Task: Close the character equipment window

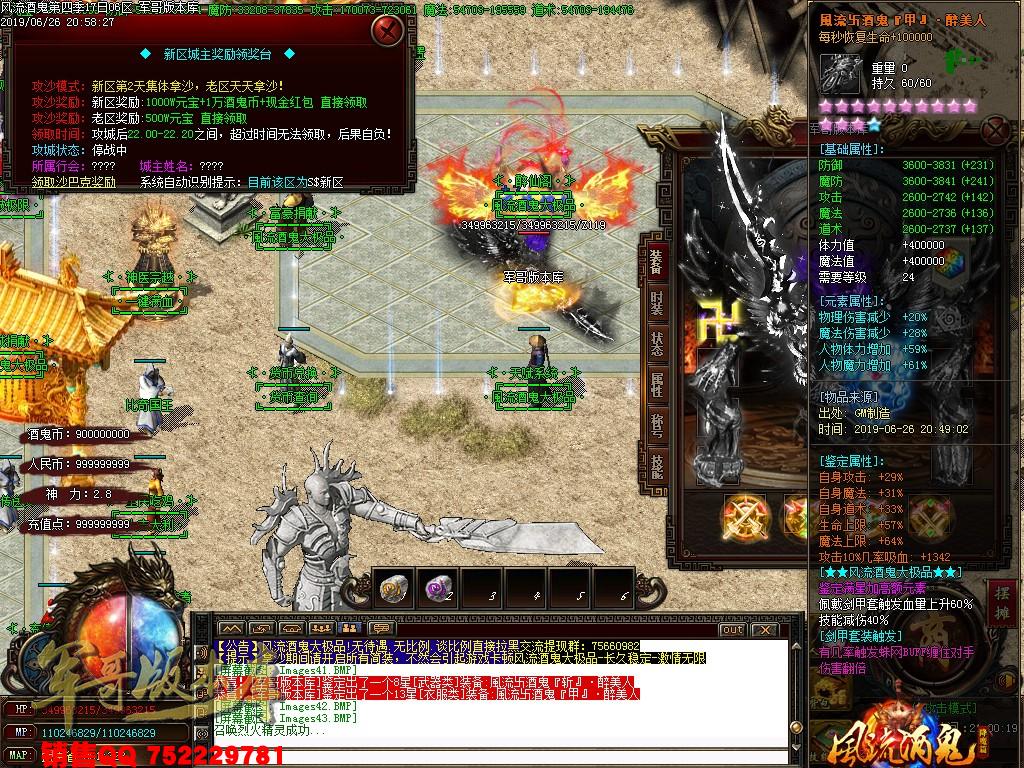Action: pyautogui.click(x=995, y=129)
